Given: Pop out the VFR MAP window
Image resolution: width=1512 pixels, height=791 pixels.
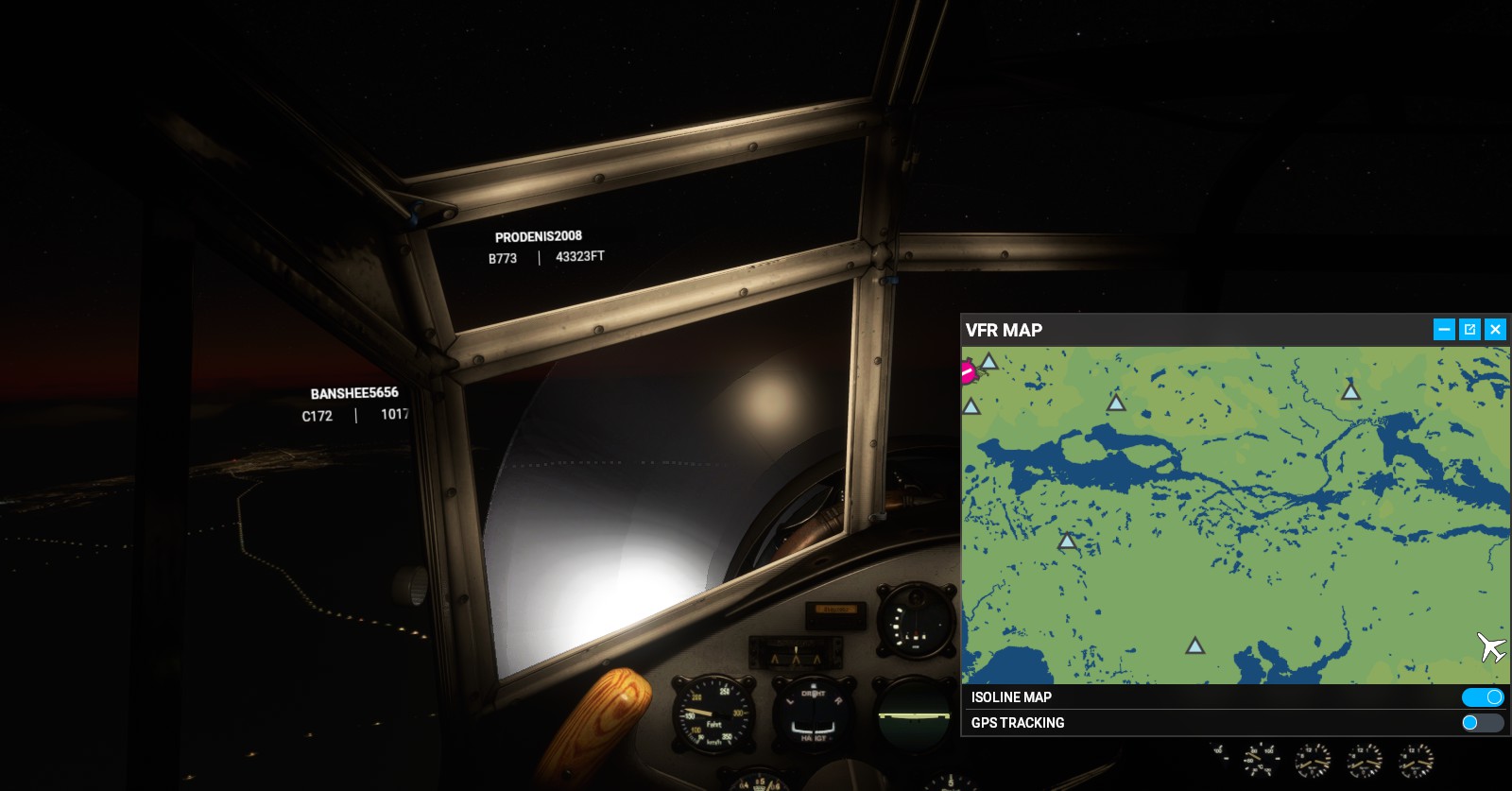Looking at the screenshot, I should (1469, 329).
